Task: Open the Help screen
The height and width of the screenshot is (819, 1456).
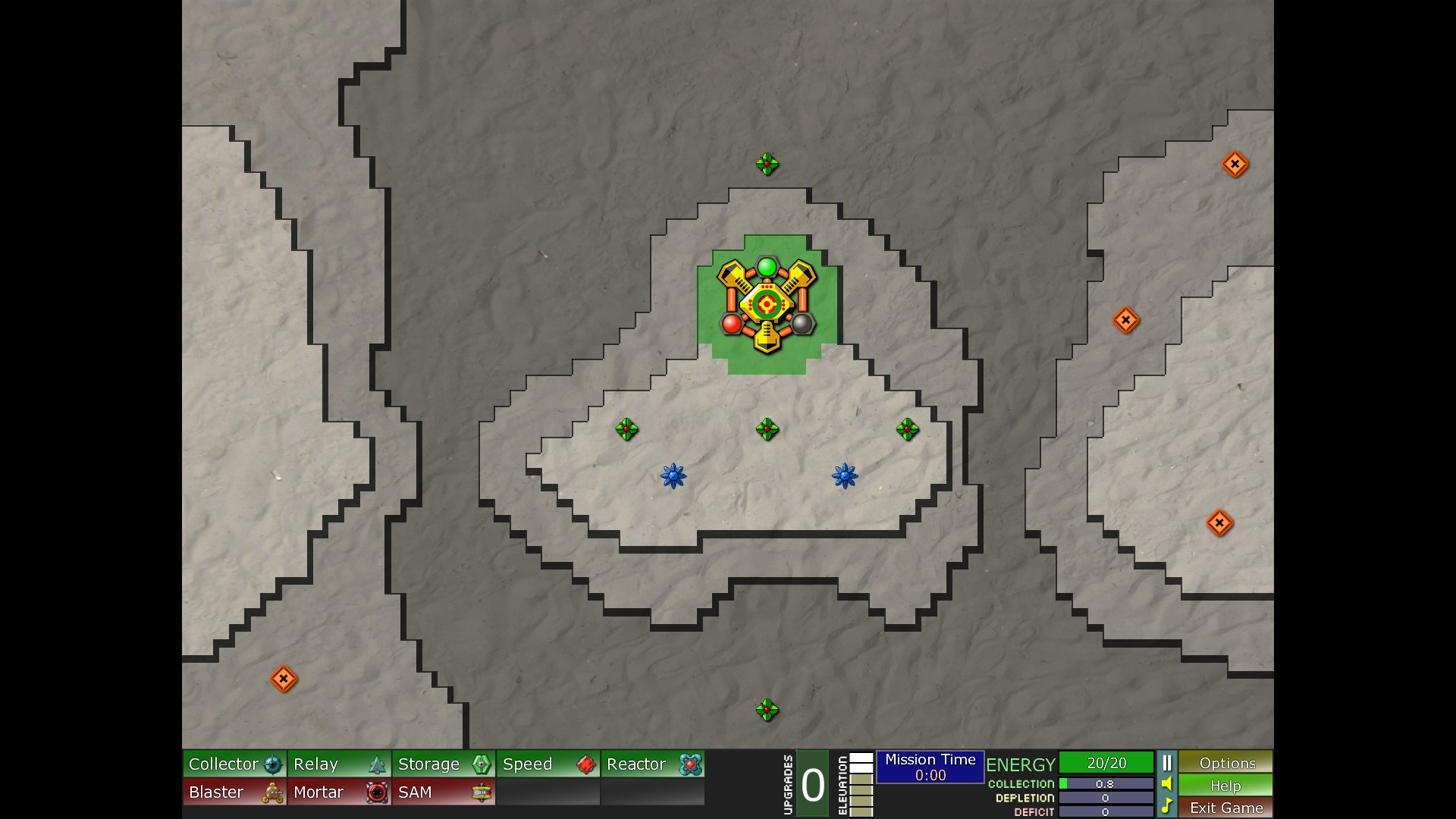Action: [1225, 786]
